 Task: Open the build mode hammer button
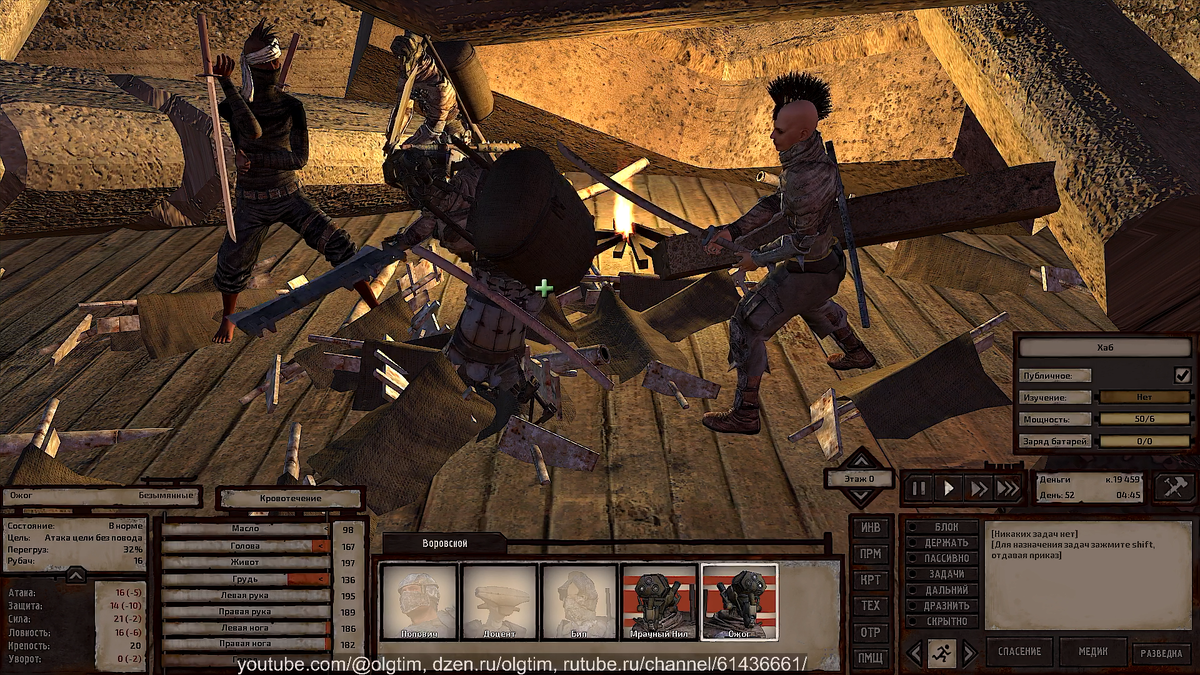pos(1174,487)
